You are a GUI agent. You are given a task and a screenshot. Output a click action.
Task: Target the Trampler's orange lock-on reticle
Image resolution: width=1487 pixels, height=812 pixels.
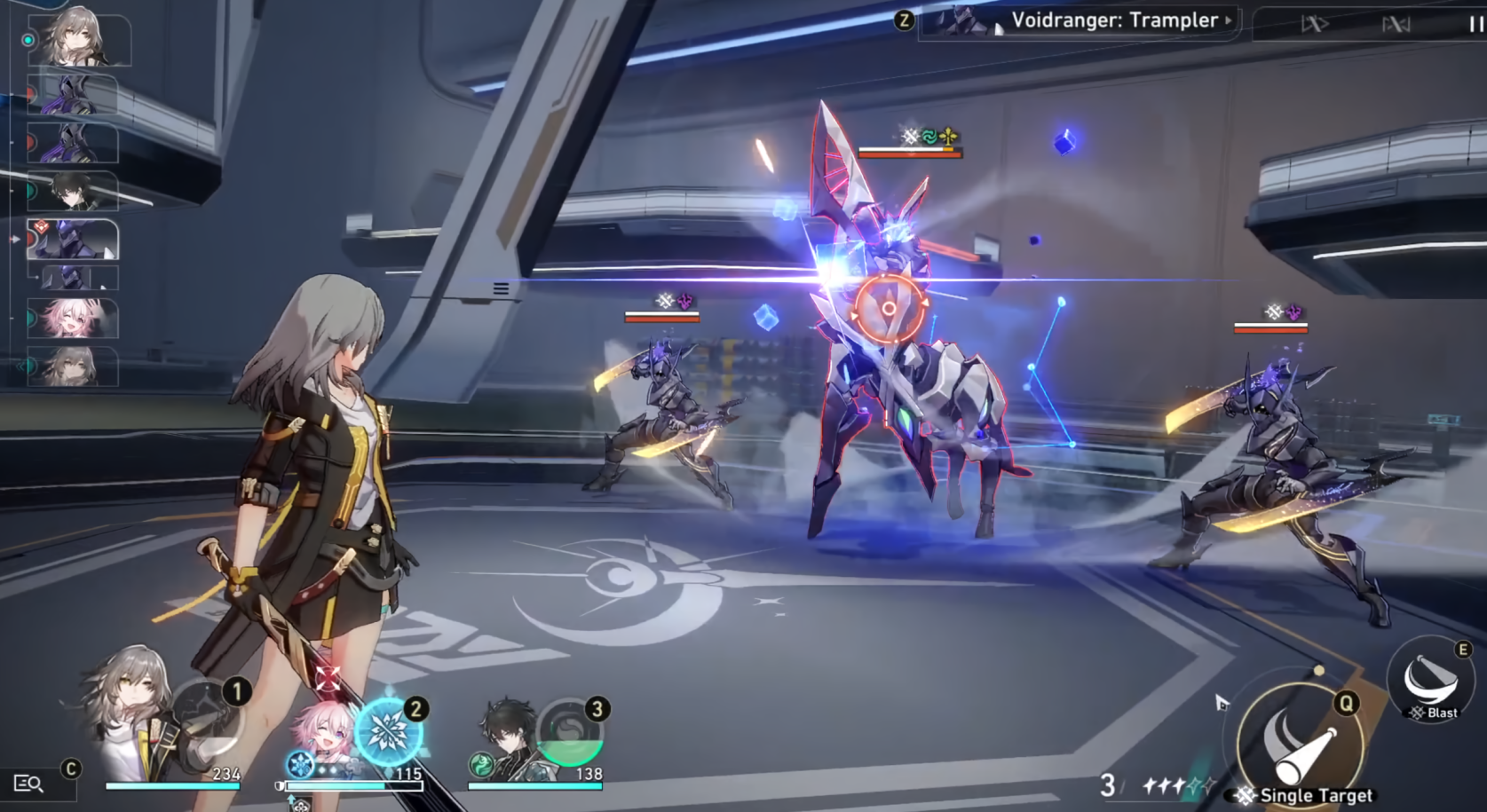click(x=888, y=309)
